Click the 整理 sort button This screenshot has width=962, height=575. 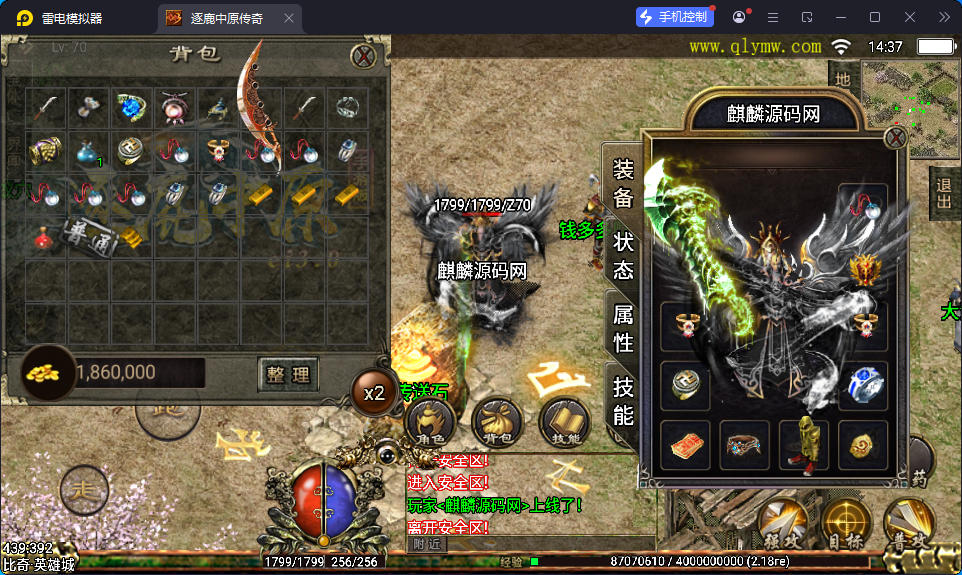288,375
